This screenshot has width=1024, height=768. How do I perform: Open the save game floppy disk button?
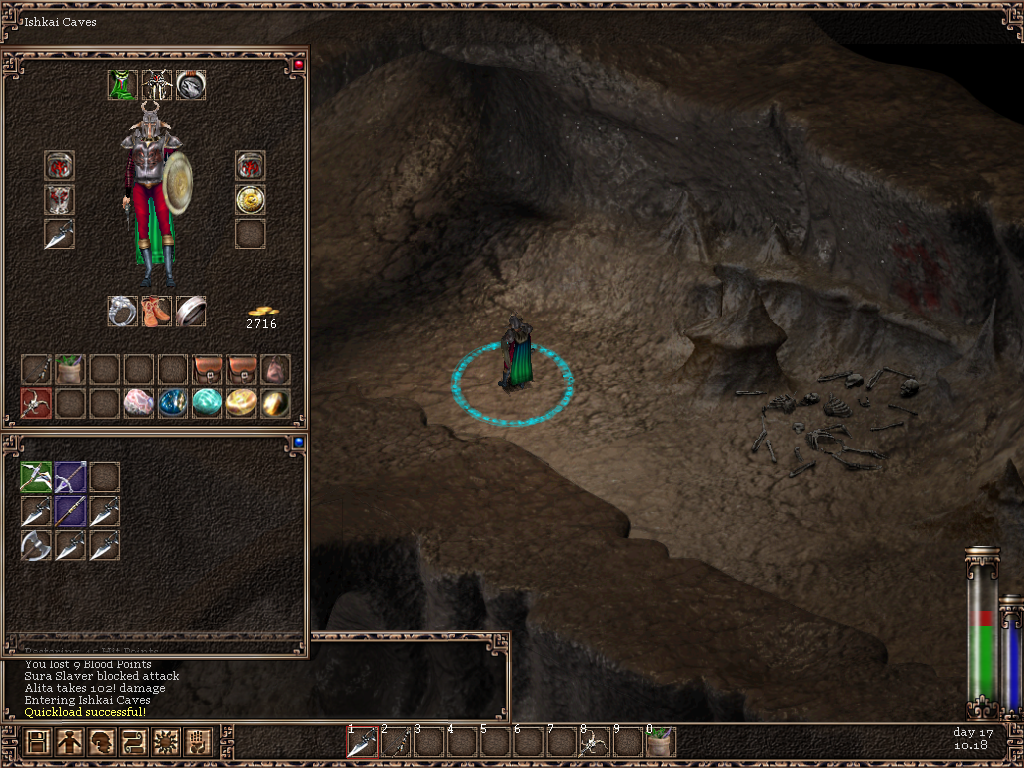(x=38, y=743)
